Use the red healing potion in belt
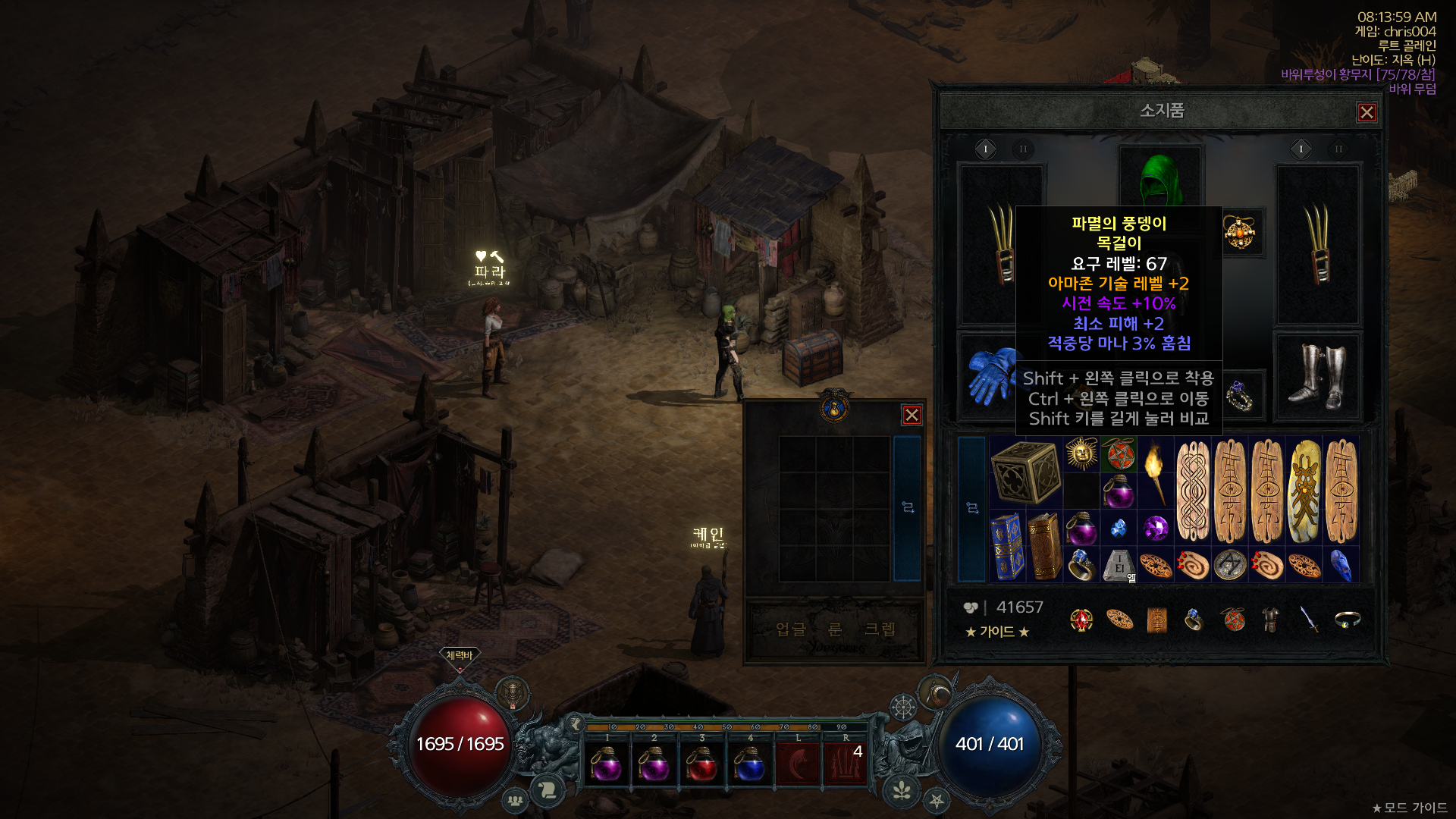 pyautogui.click(x=701, y=764)
